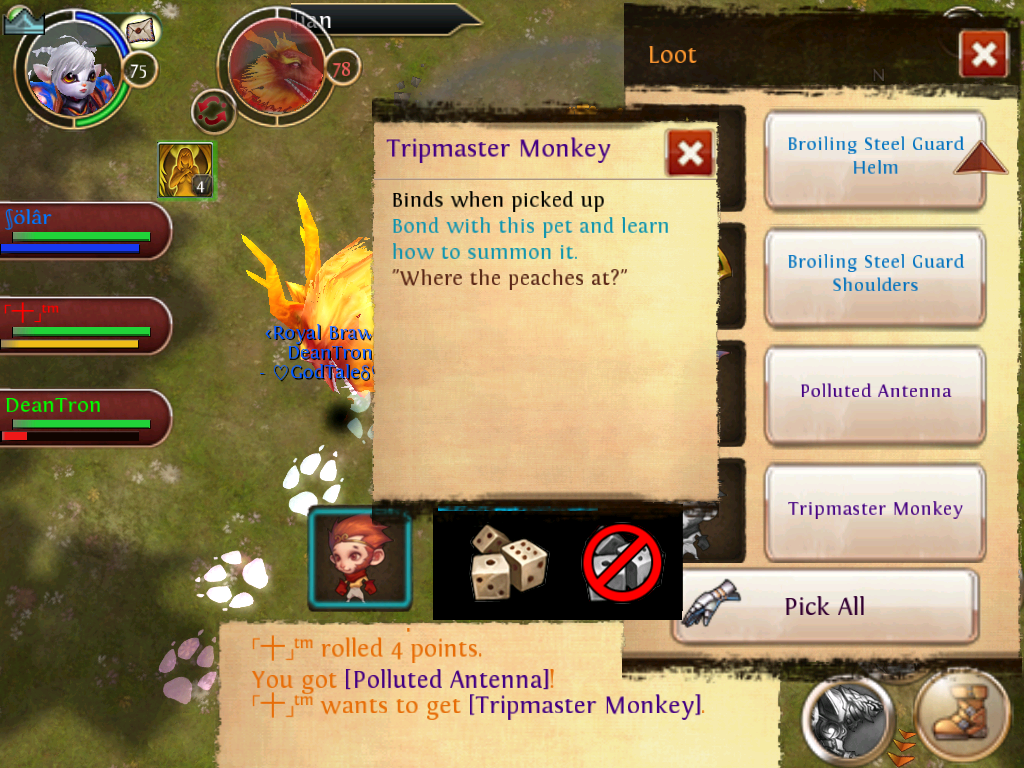Roll the dice for the monkey
Viewport: 1024px width, 768px height.
click(509, 561)
